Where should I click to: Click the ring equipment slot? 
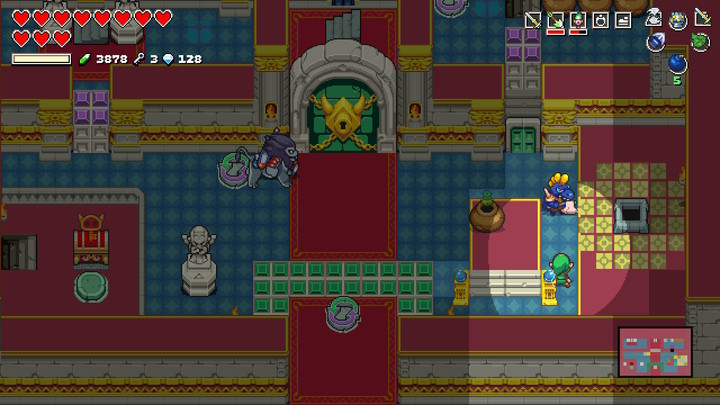tap(601, 19)
